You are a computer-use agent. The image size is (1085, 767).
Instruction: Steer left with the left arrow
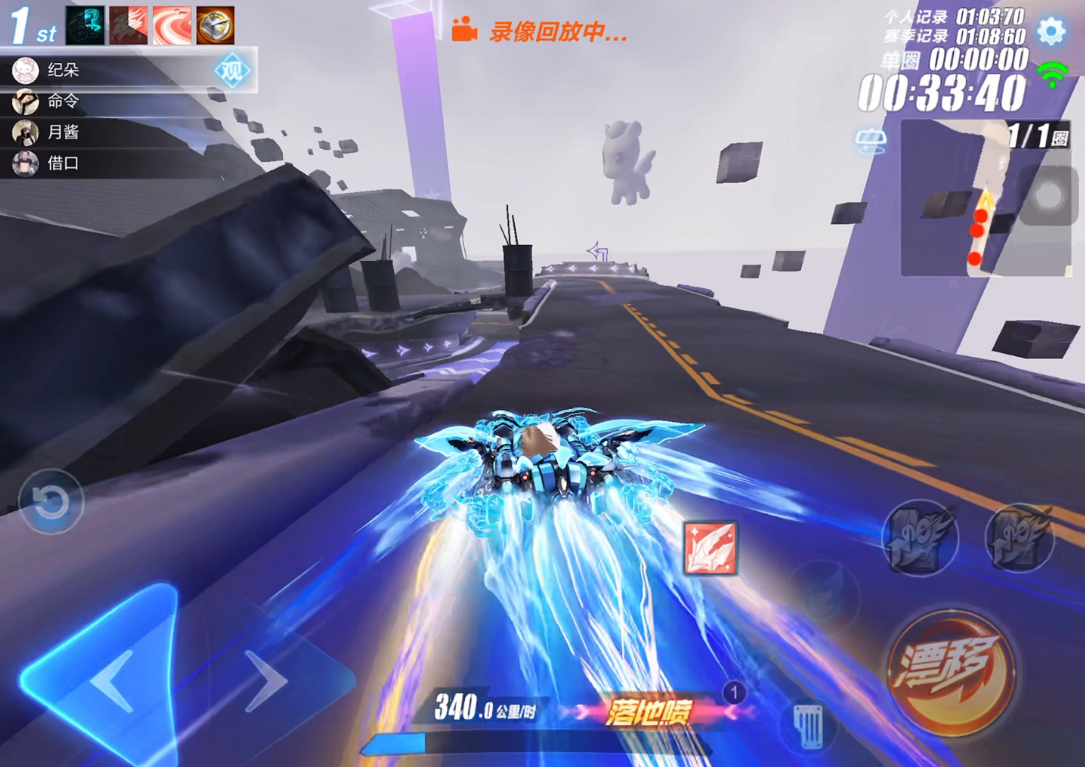click(112, 680)
